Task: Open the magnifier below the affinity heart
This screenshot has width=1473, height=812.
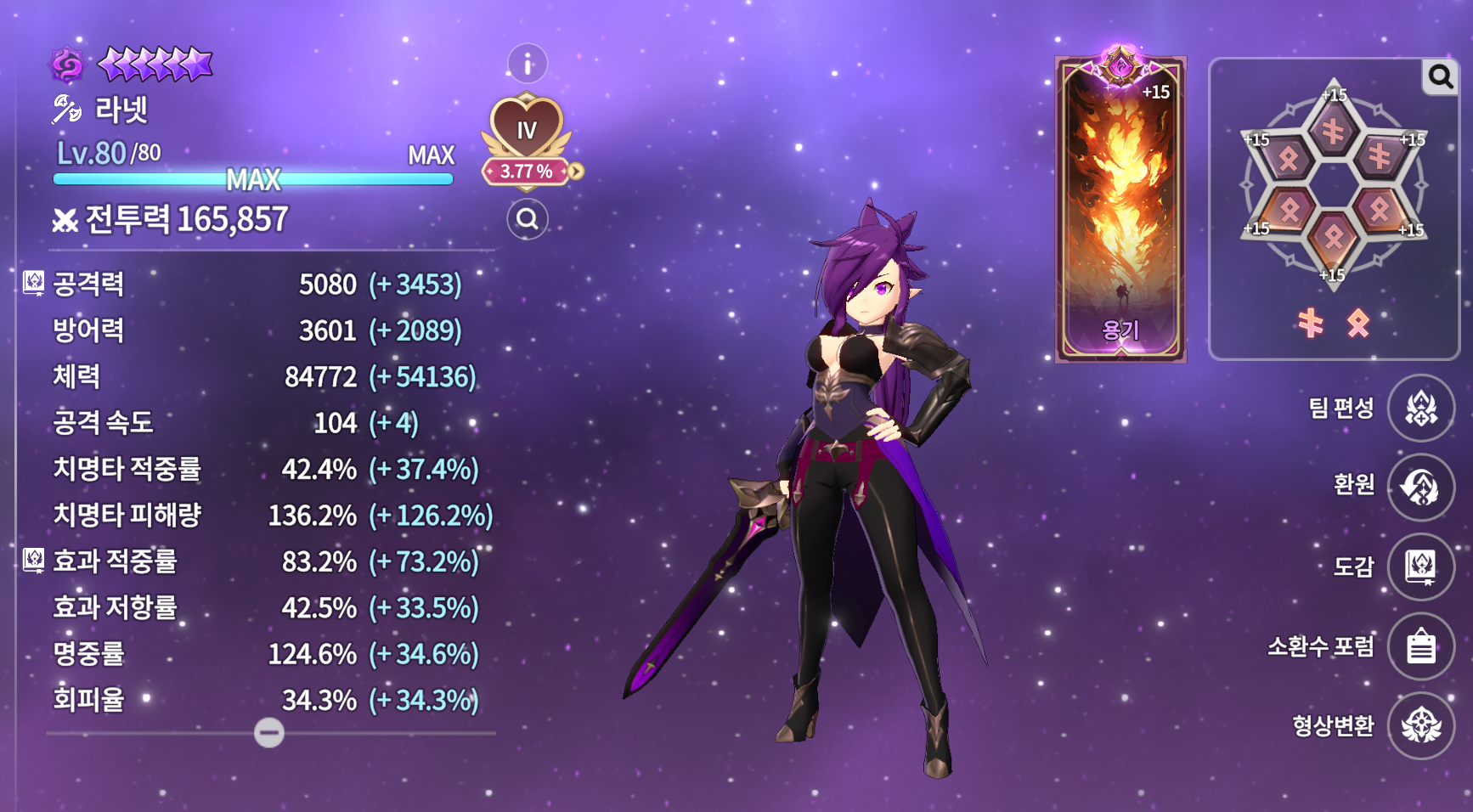Action: [528, 219]
